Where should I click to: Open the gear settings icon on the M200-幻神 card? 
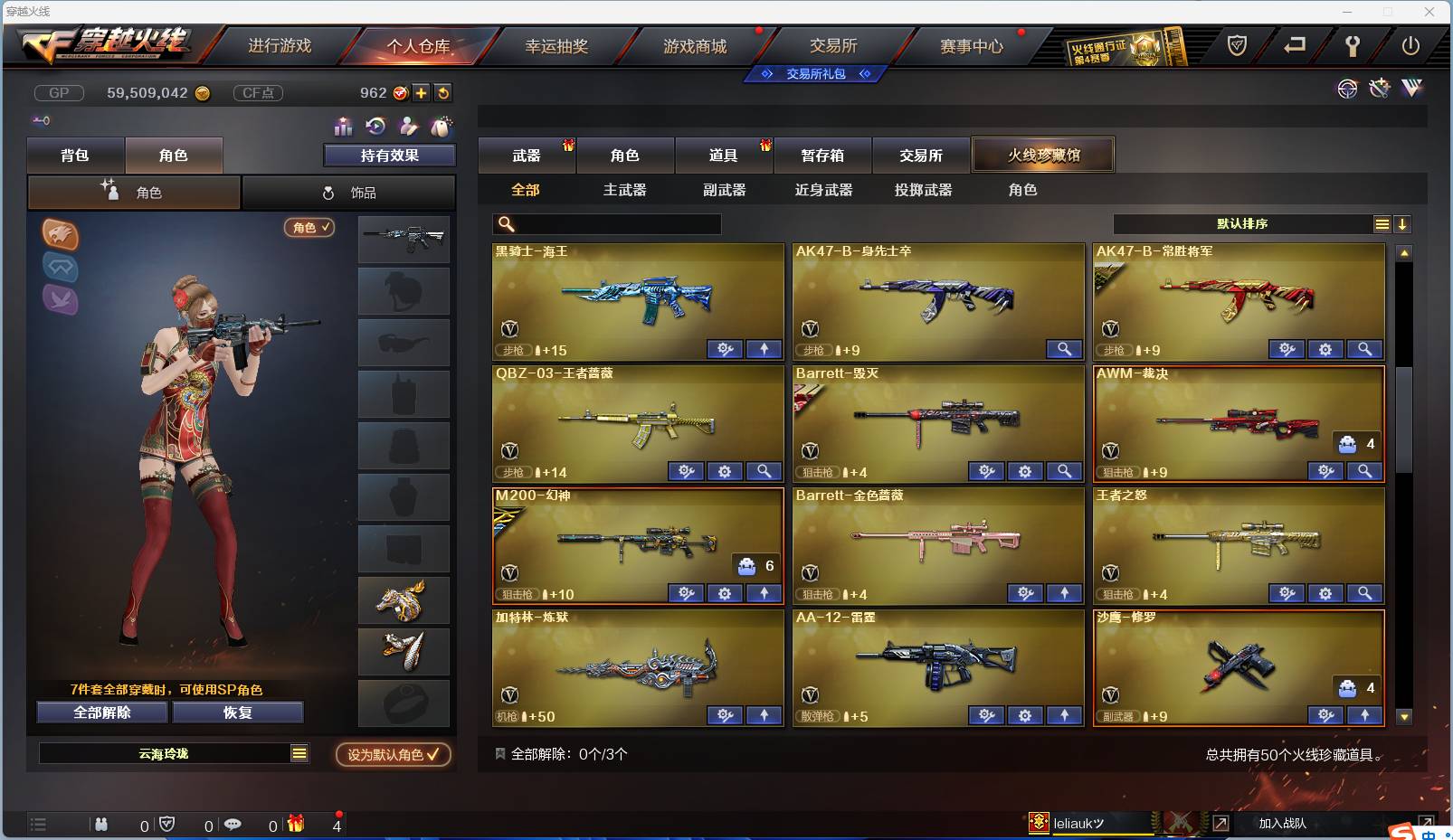click(724, 593)
